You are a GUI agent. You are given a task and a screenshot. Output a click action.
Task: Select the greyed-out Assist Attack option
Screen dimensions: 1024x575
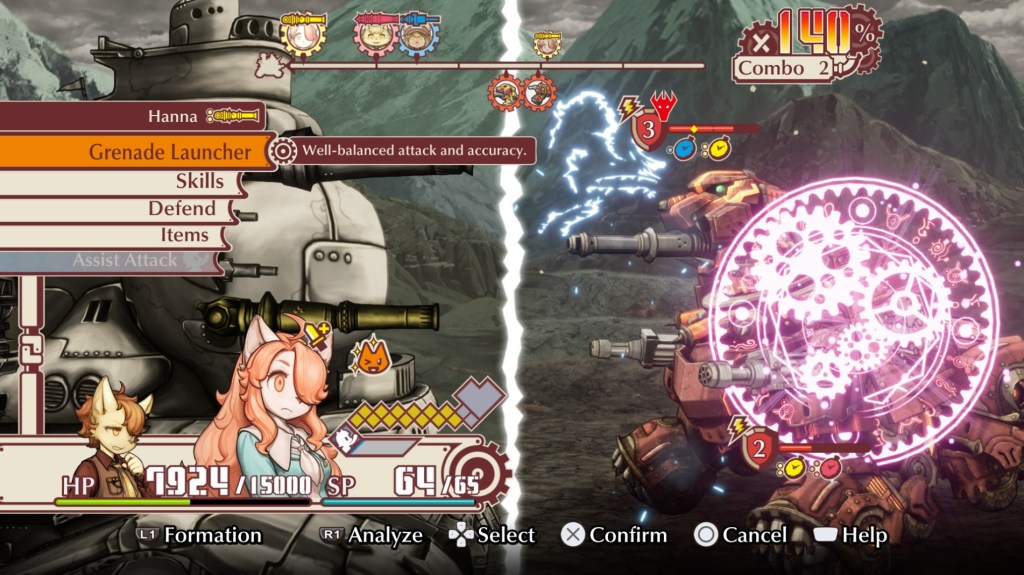[125, 260]
